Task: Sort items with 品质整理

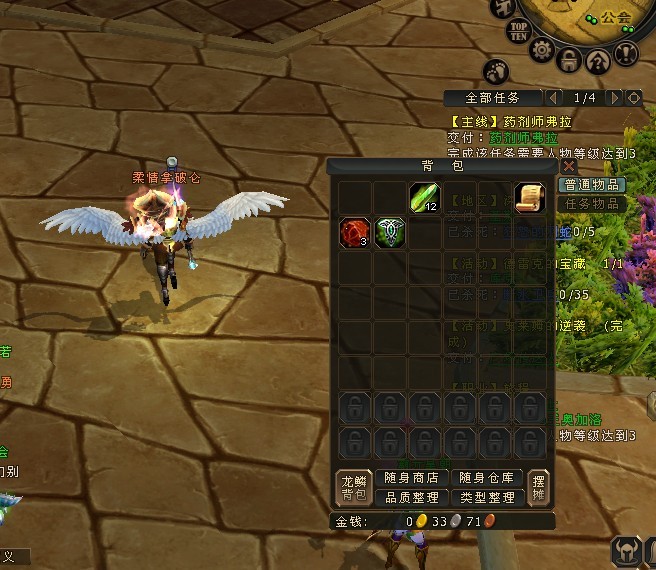Action: (411, 497)
